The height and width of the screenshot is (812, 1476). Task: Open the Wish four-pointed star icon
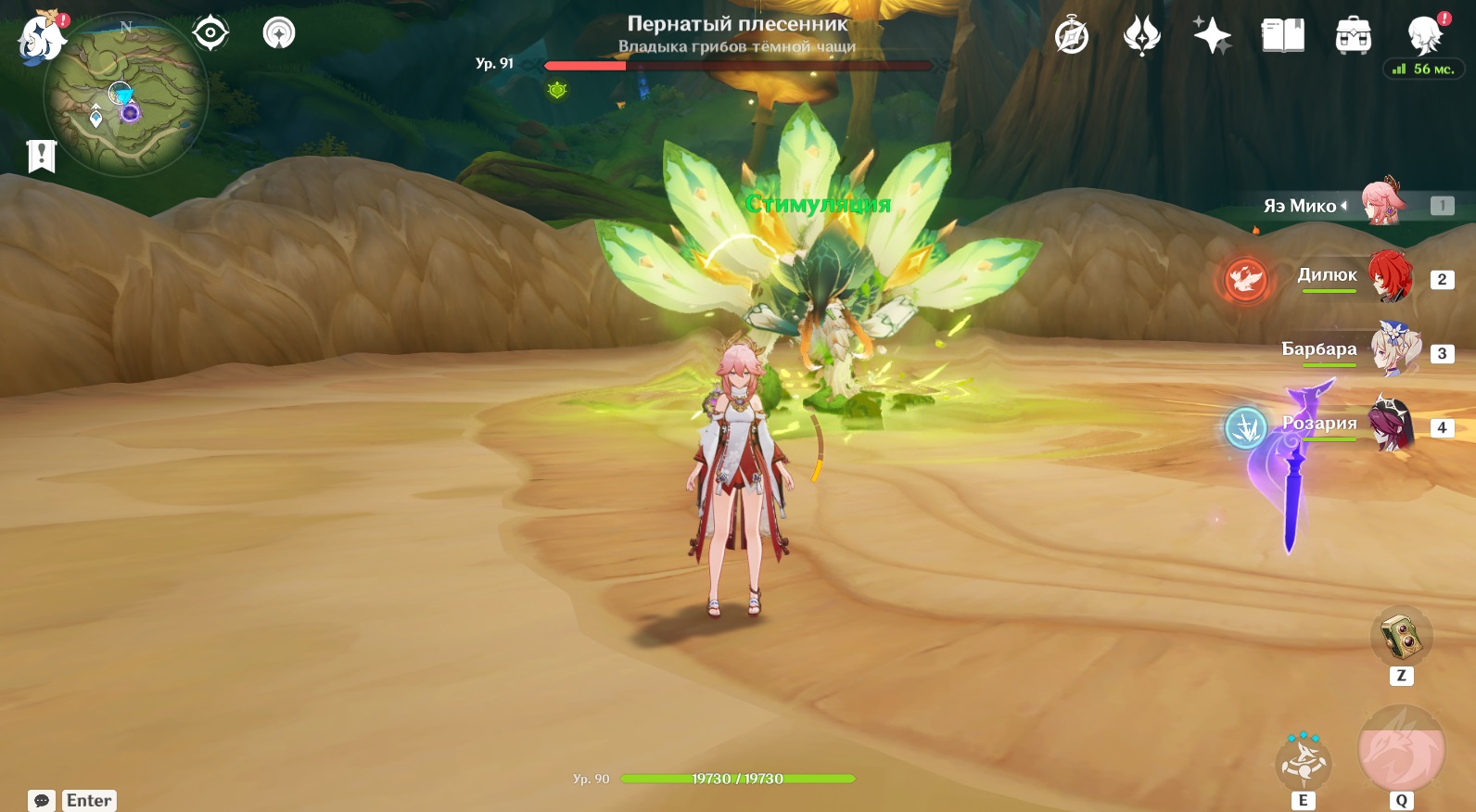1212,37
